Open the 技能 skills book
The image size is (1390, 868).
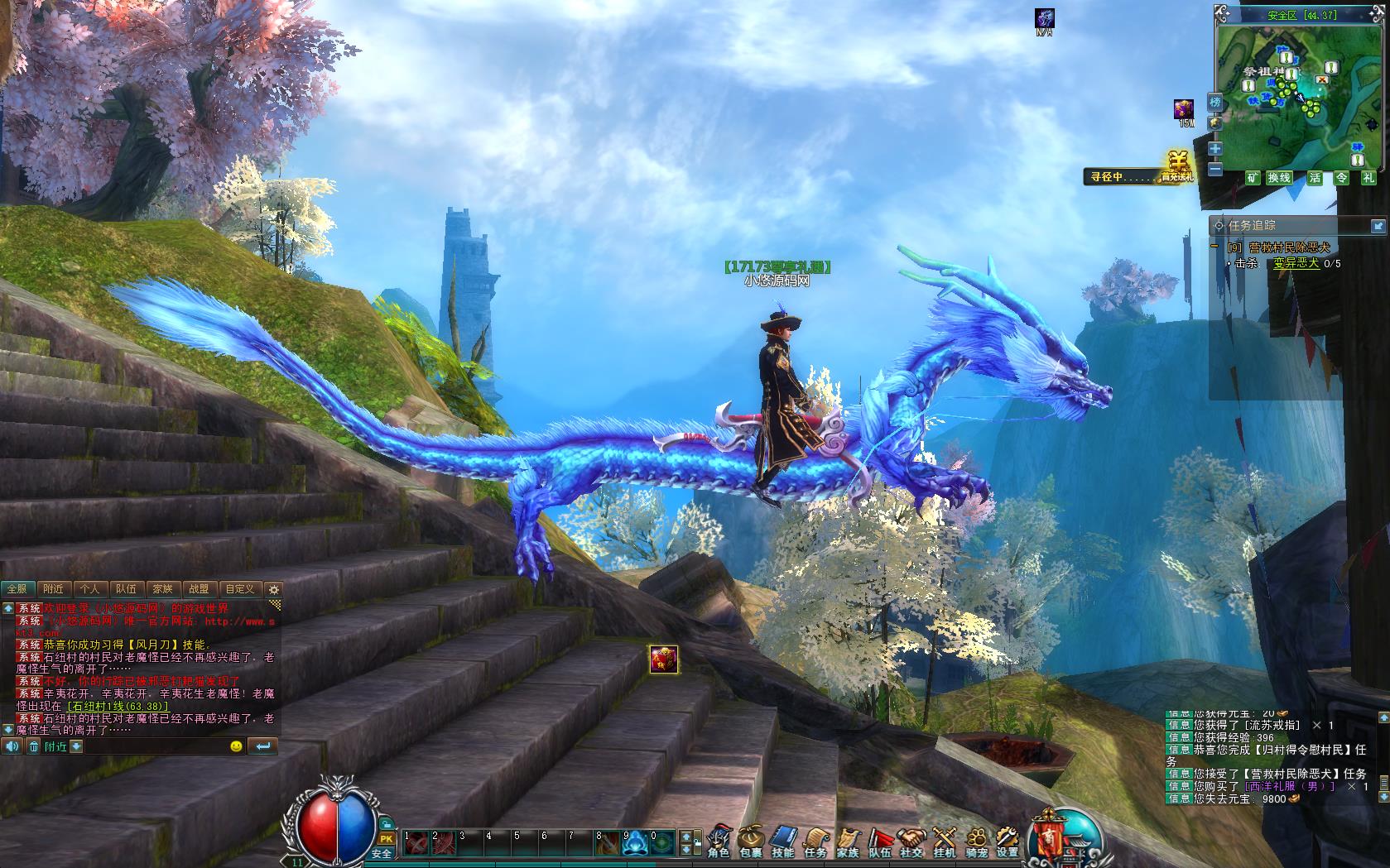click(x=782, y=842)
